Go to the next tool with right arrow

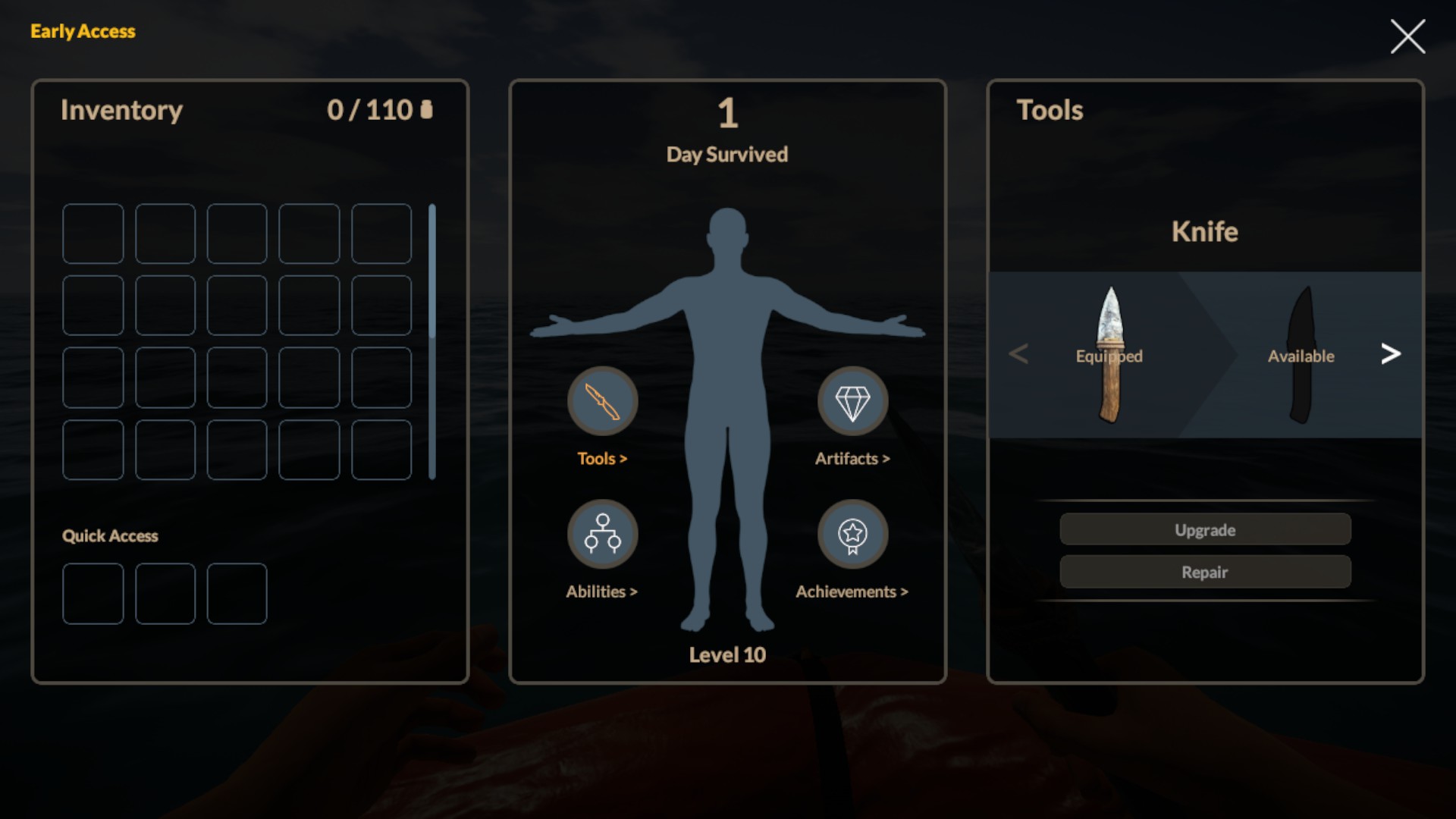pos(1390,353)
